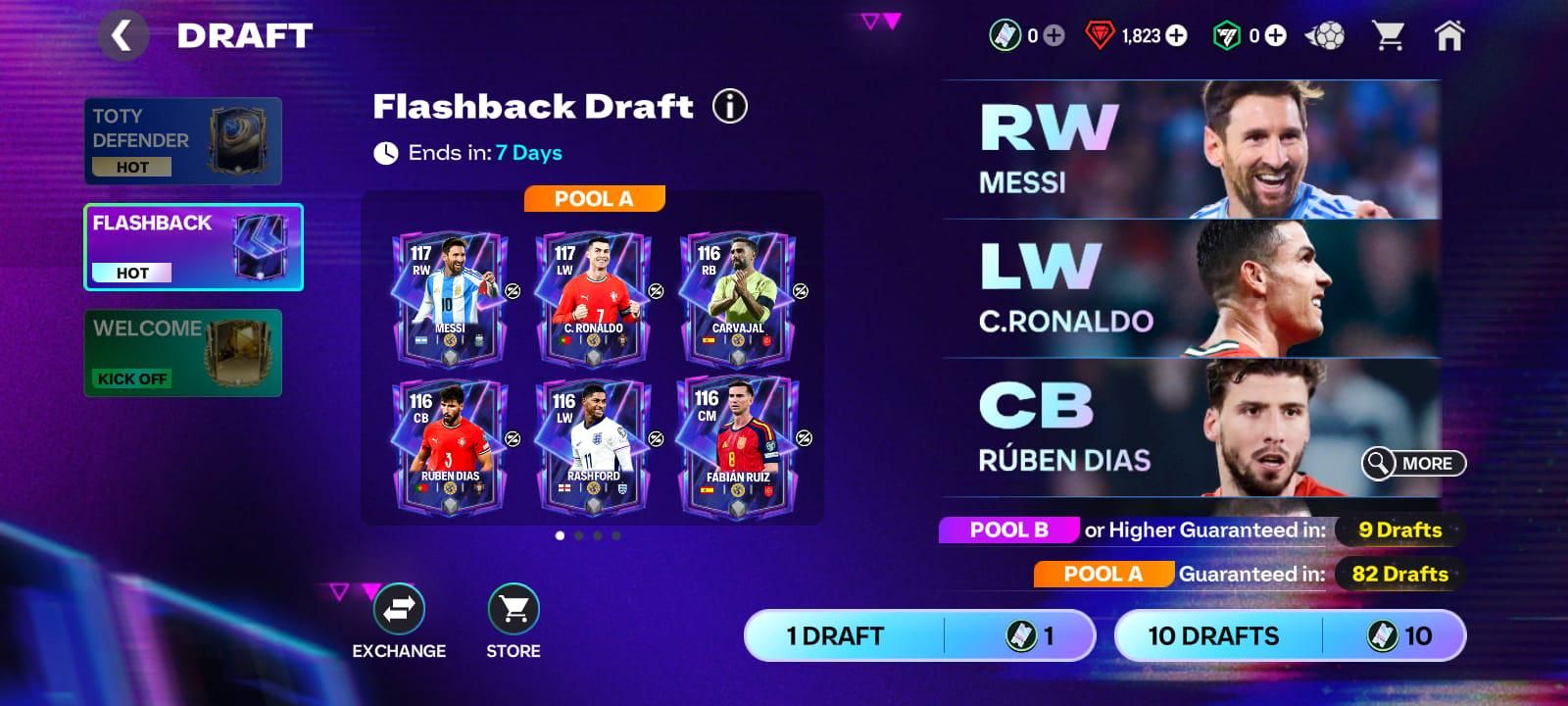This screenshot has width=1568, height=706.
Task: View the 116 RB Carvajal card
Action: [x=737, y=298]
